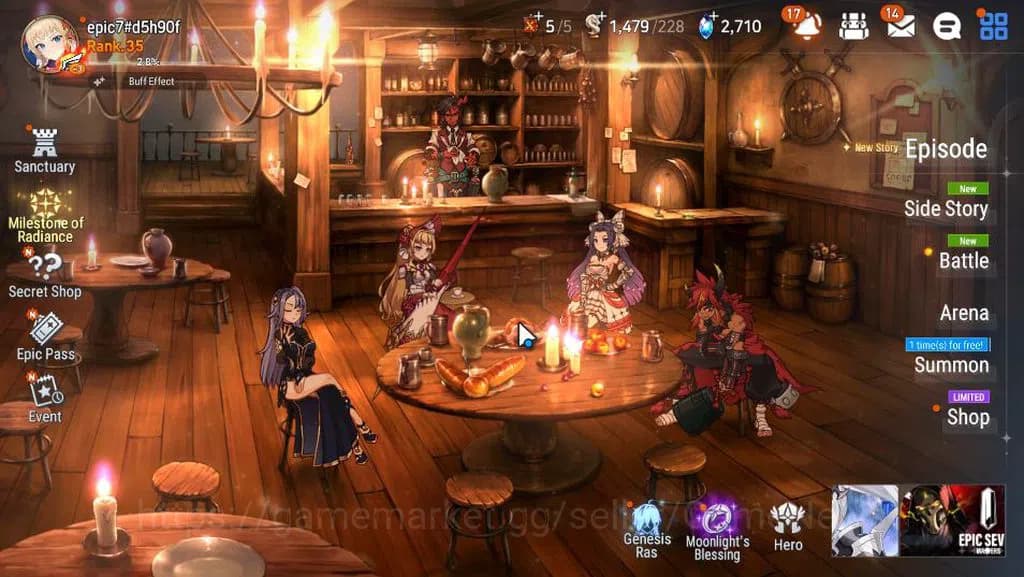Open the Summon screen
Screen dimensions: 1024x577
point(951,365)
